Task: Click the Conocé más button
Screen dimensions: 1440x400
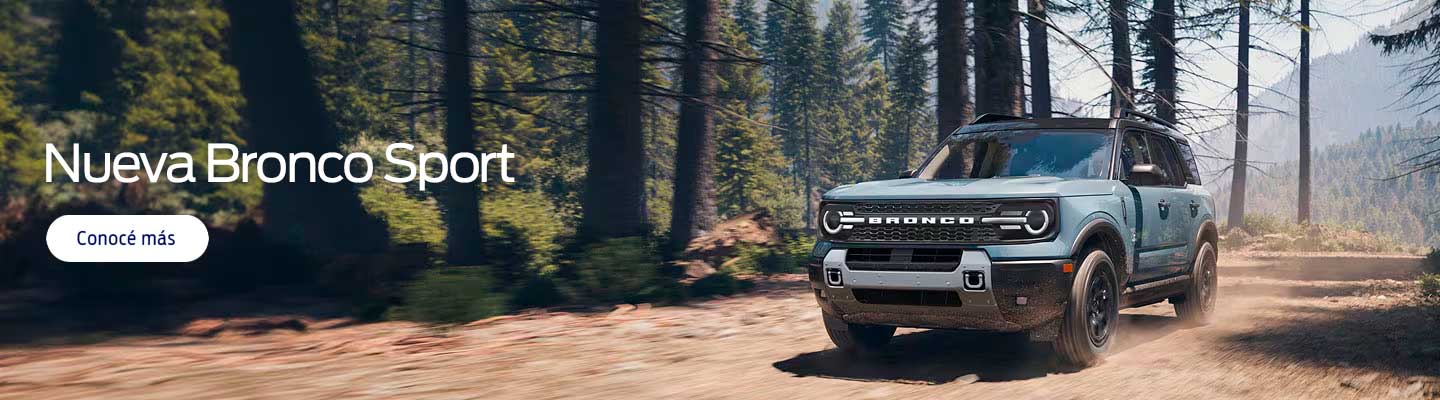Action: point(127,239)
